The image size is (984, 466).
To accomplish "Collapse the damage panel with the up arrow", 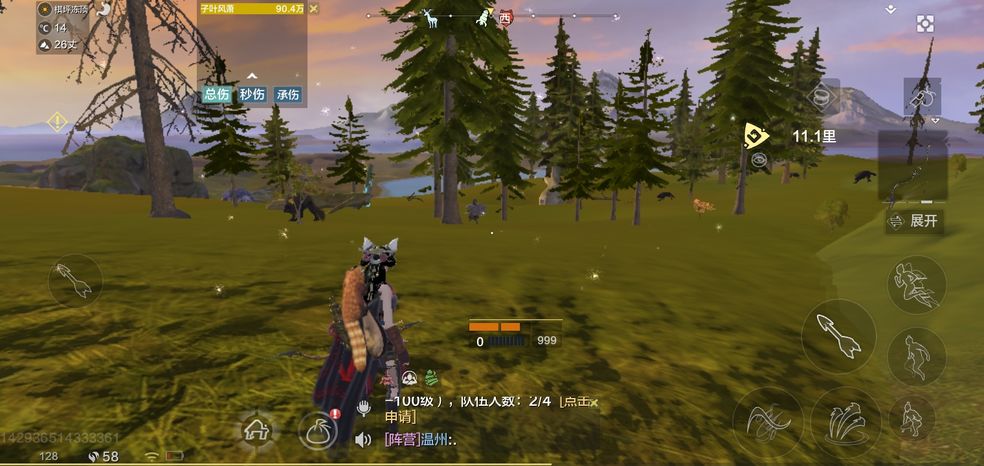I will coord(252,75).
